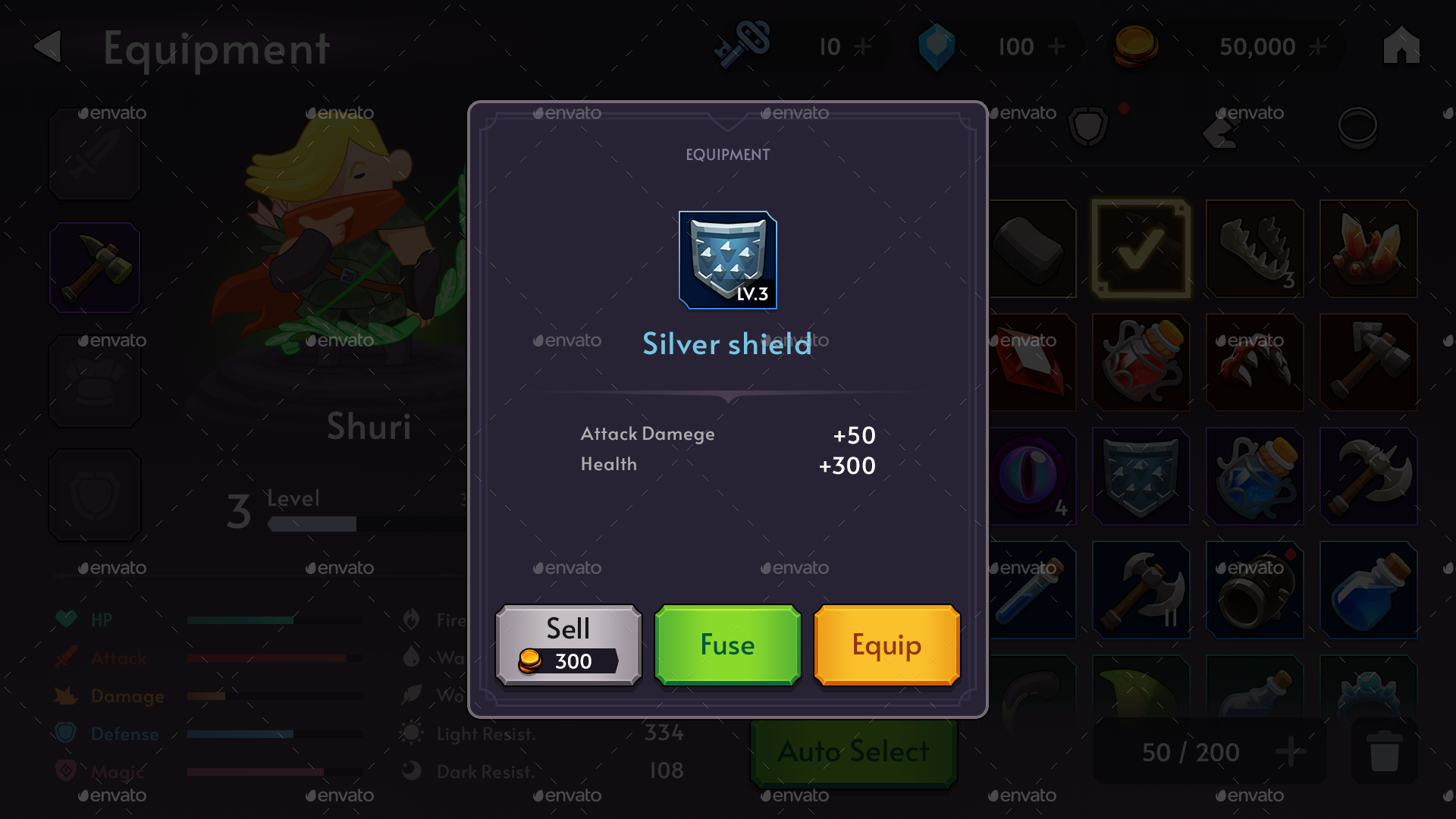Viewport: 1456px width, 819px height.
Task: Buy more gems via the plus next to 100
Action: (x=1056, y=47)
